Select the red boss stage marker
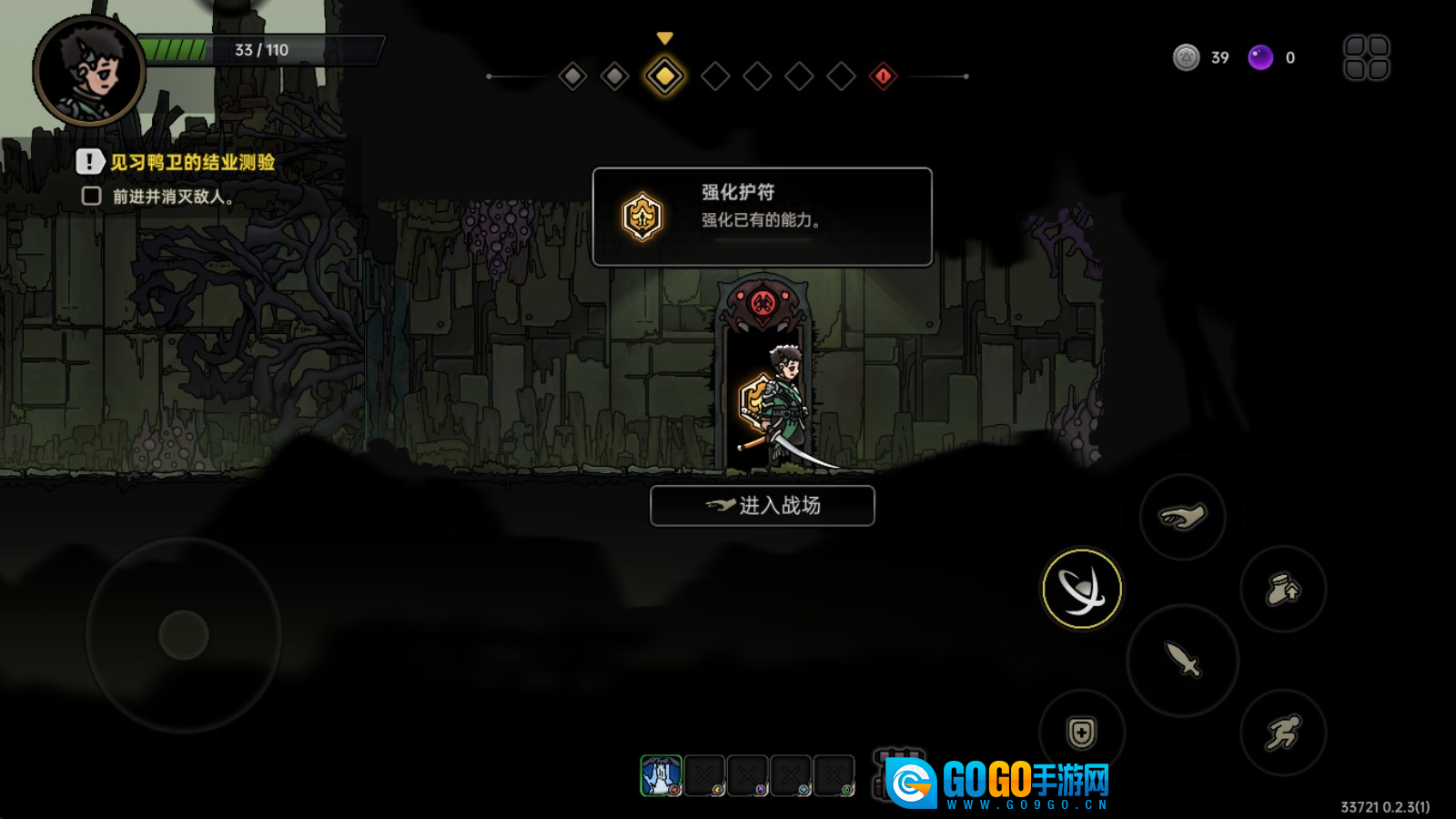Image resolution: width=1456 pixels, height=819 pixels. pos(883,76)
